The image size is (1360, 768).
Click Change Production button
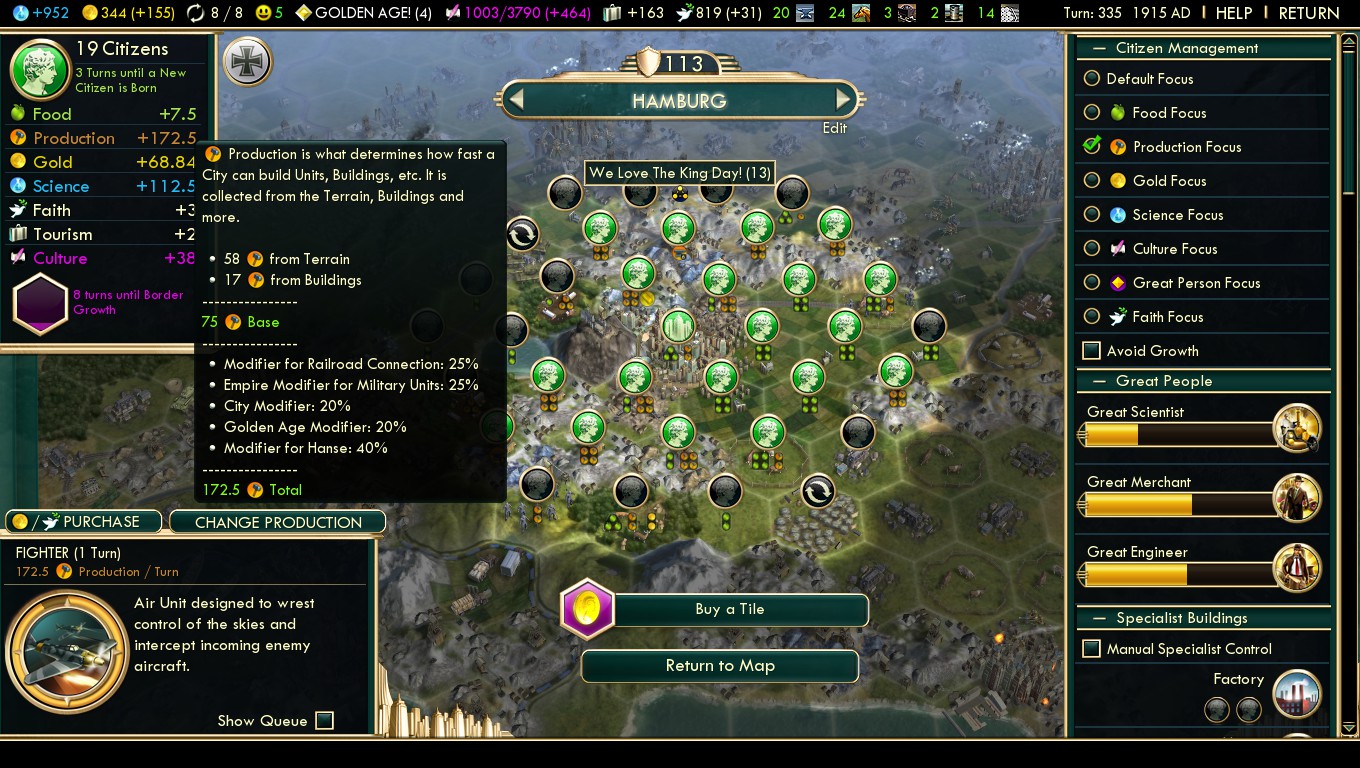(x=278, y=522)
